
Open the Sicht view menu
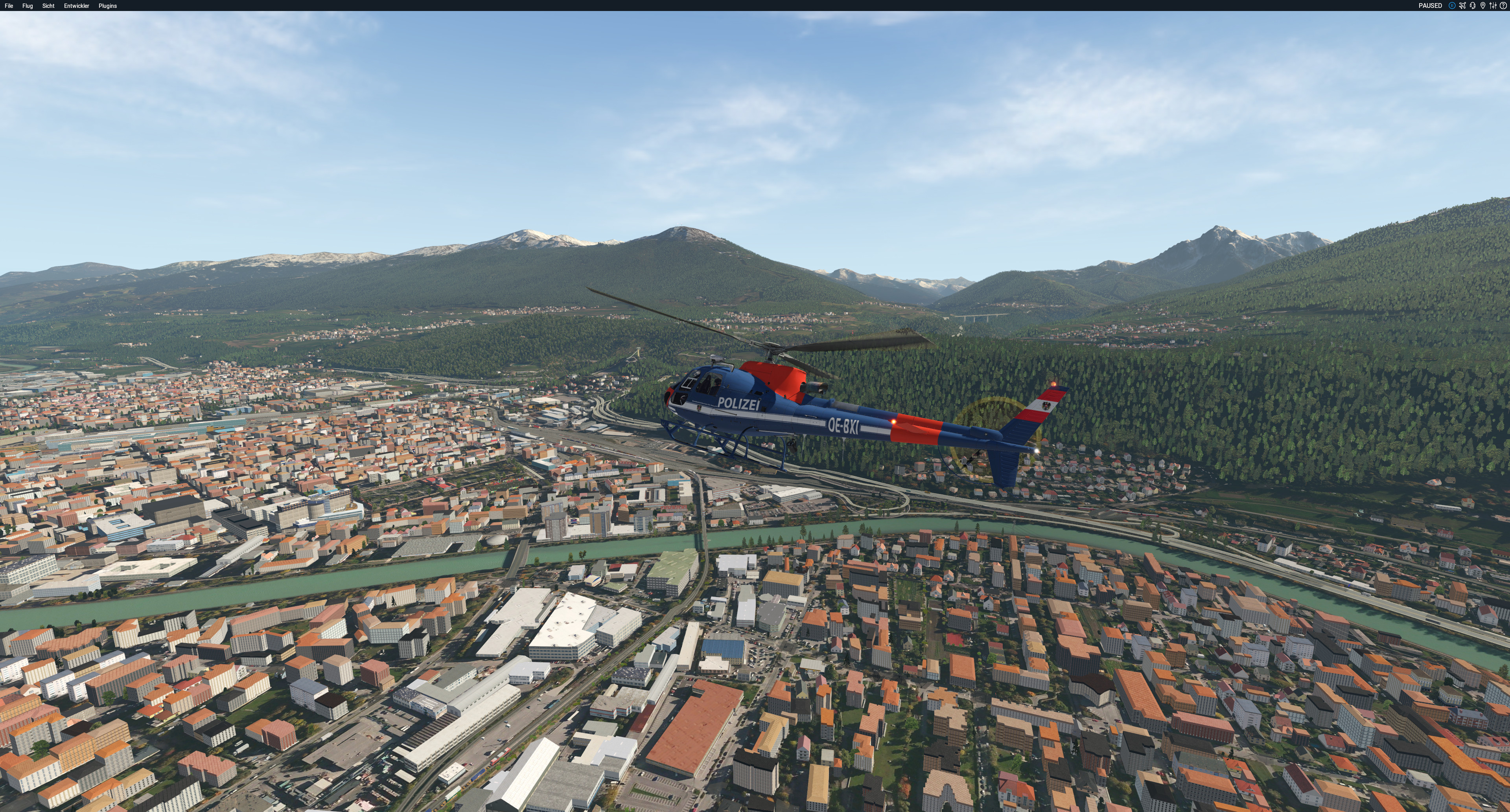pyautogui.click(x=48, y=6)
